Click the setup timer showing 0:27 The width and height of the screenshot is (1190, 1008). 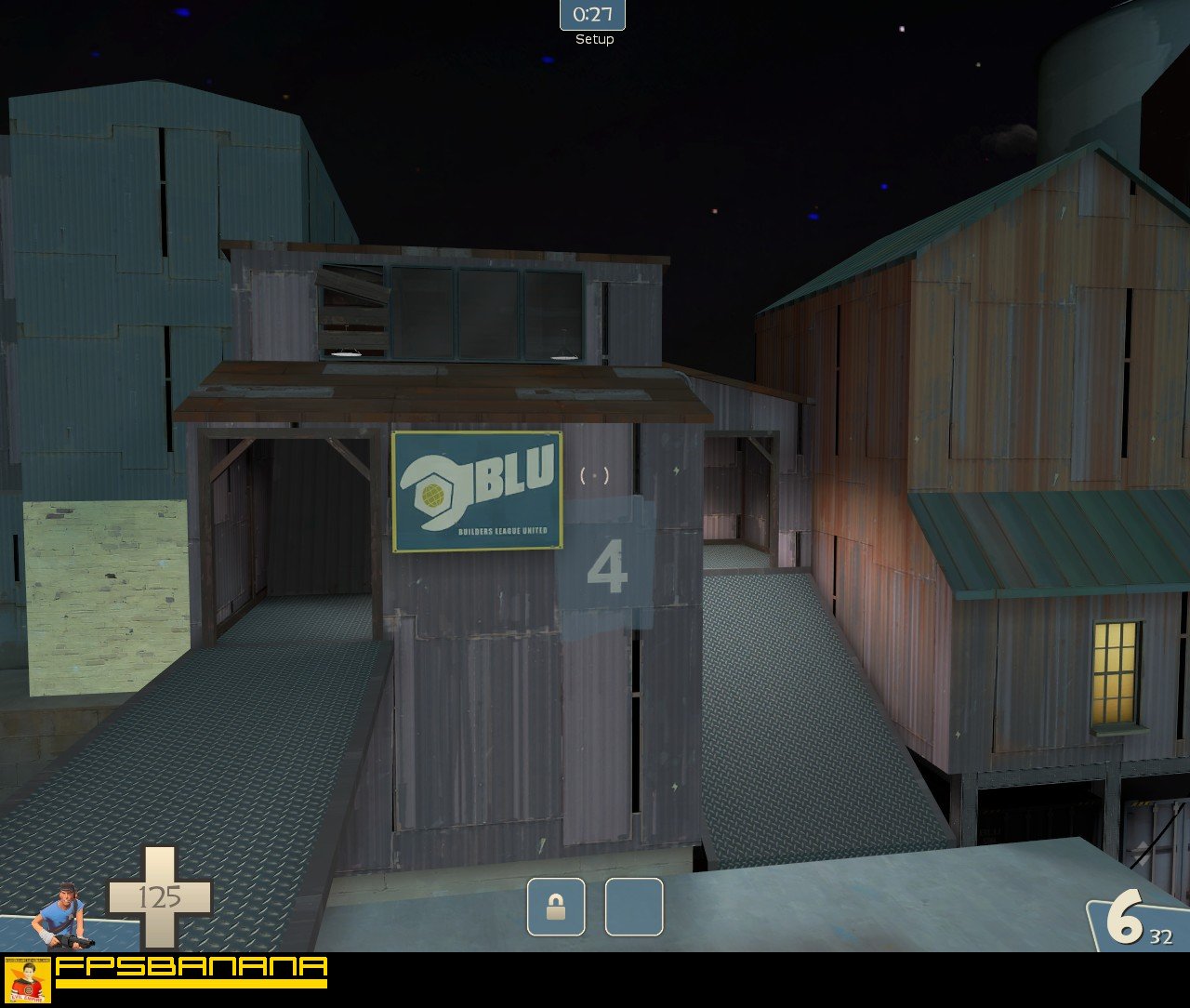tap(591, 15)
